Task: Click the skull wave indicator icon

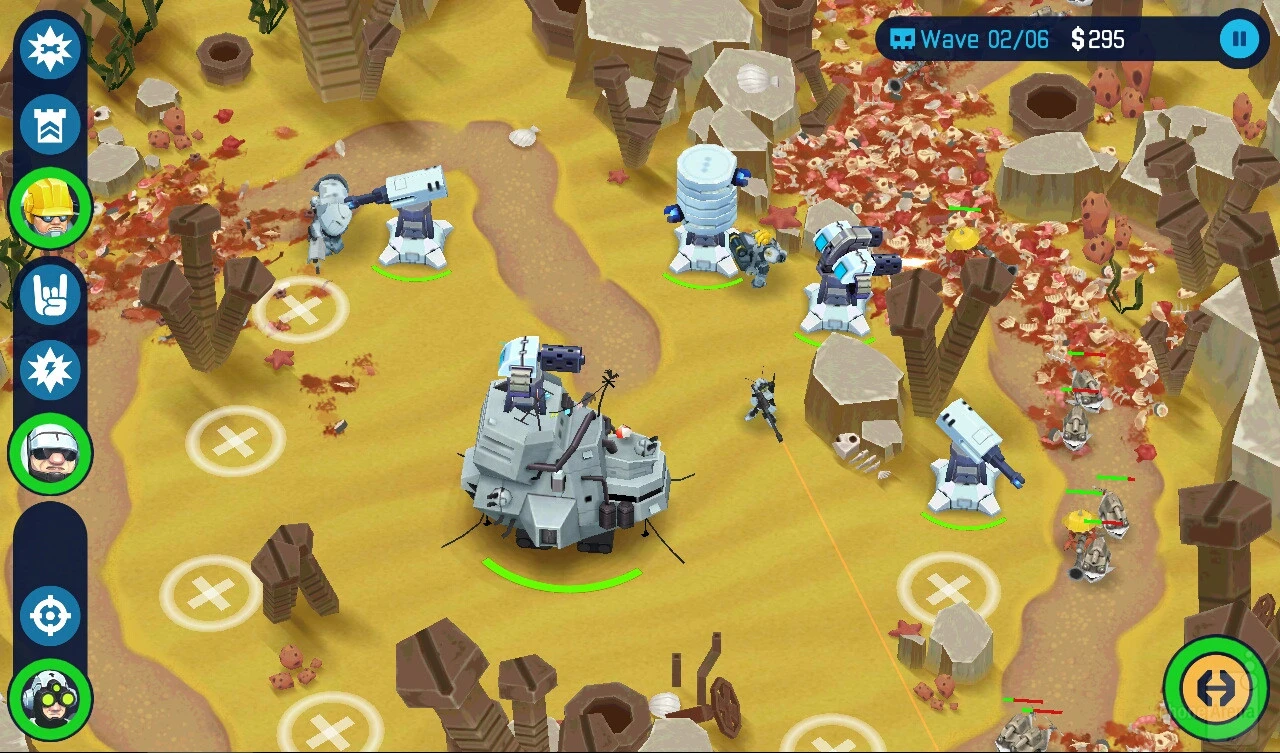Action: (905, 39)
